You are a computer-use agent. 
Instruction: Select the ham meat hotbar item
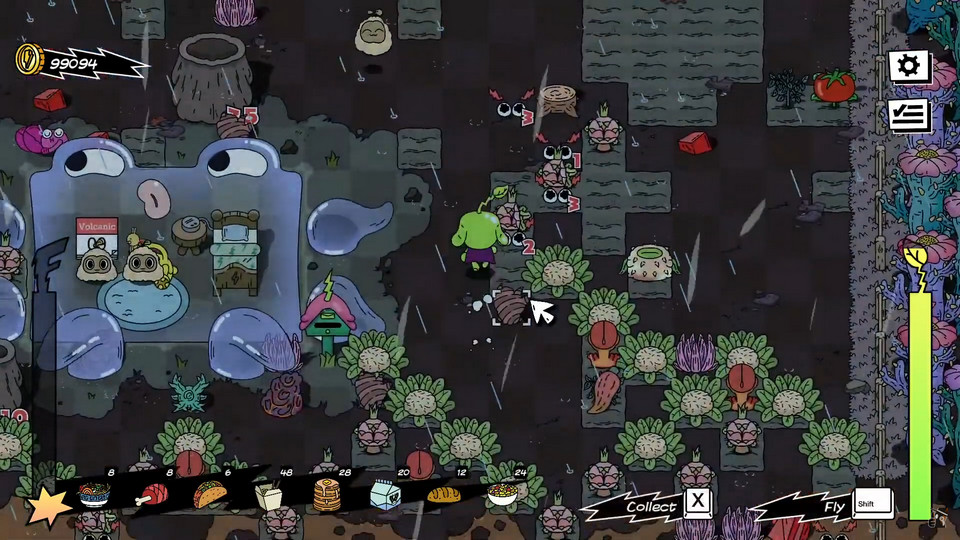pyautogui.click(x=154, y=494)
